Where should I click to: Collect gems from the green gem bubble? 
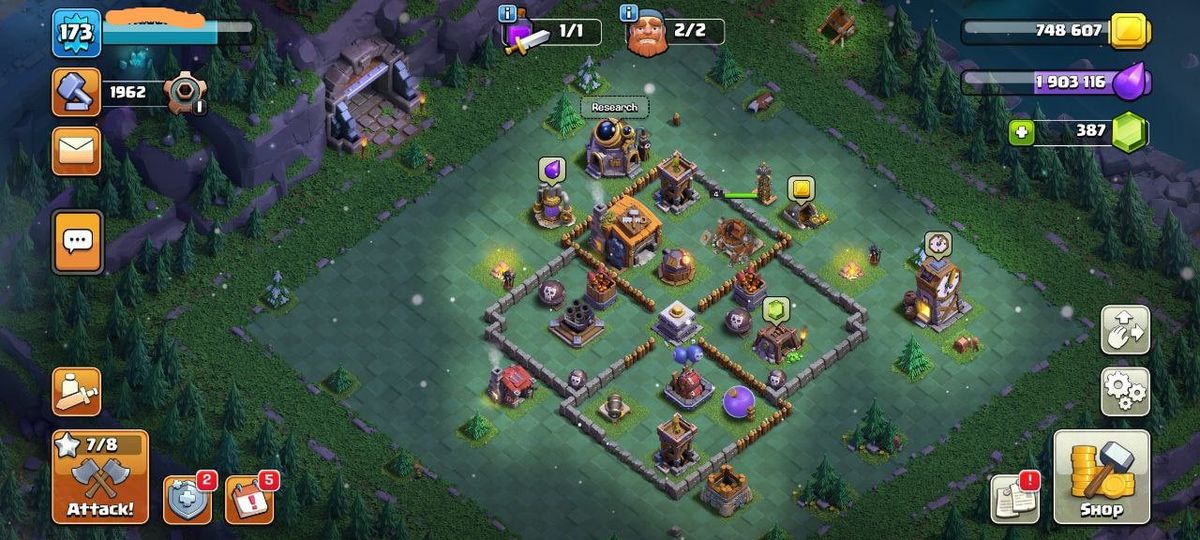[776, 310]
